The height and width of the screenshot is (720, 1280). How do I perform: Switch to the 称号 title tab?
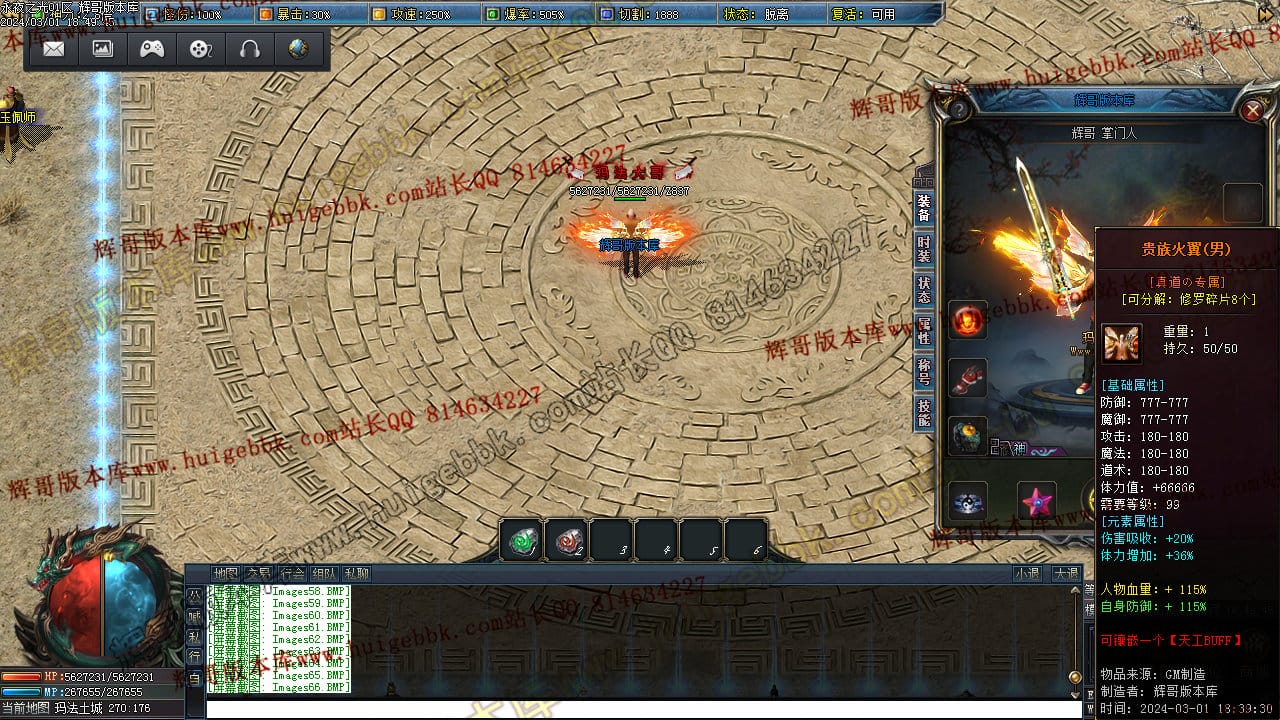[924, 372]
